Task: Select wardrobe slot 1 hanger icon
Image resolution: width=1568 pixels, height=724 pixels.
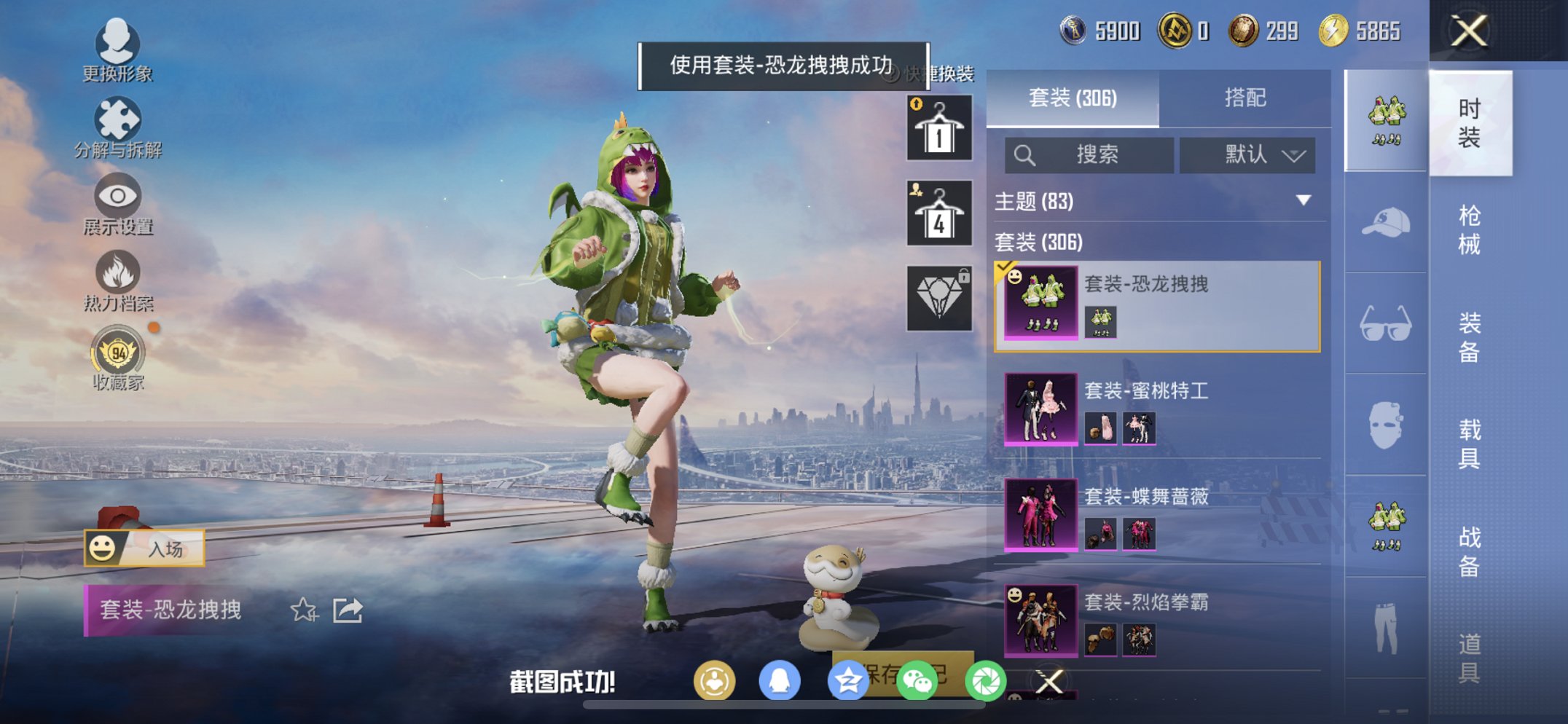Action: point(938,131)
